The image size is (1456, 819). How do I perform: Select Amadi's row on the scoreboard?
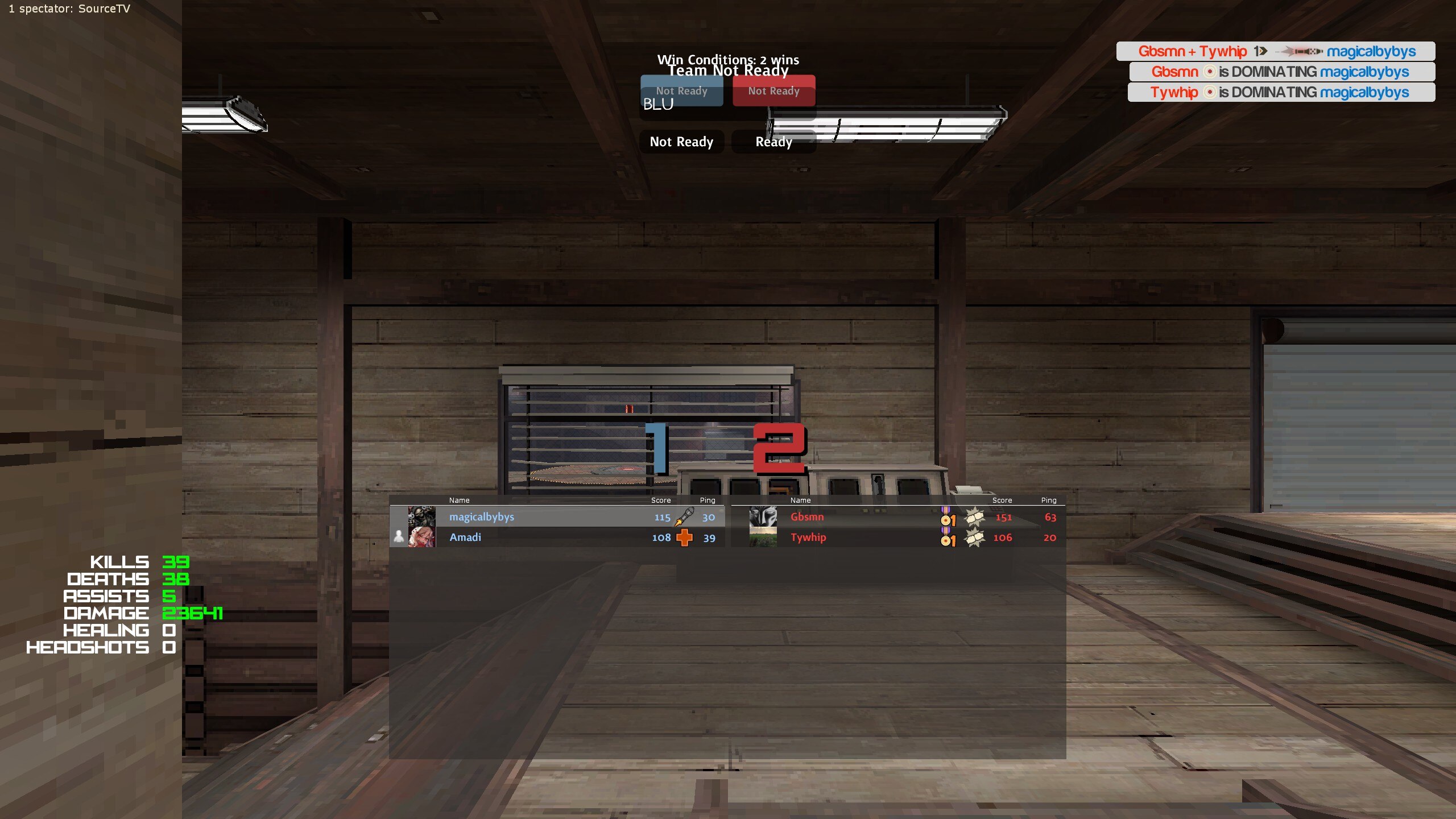pos(546,537)
